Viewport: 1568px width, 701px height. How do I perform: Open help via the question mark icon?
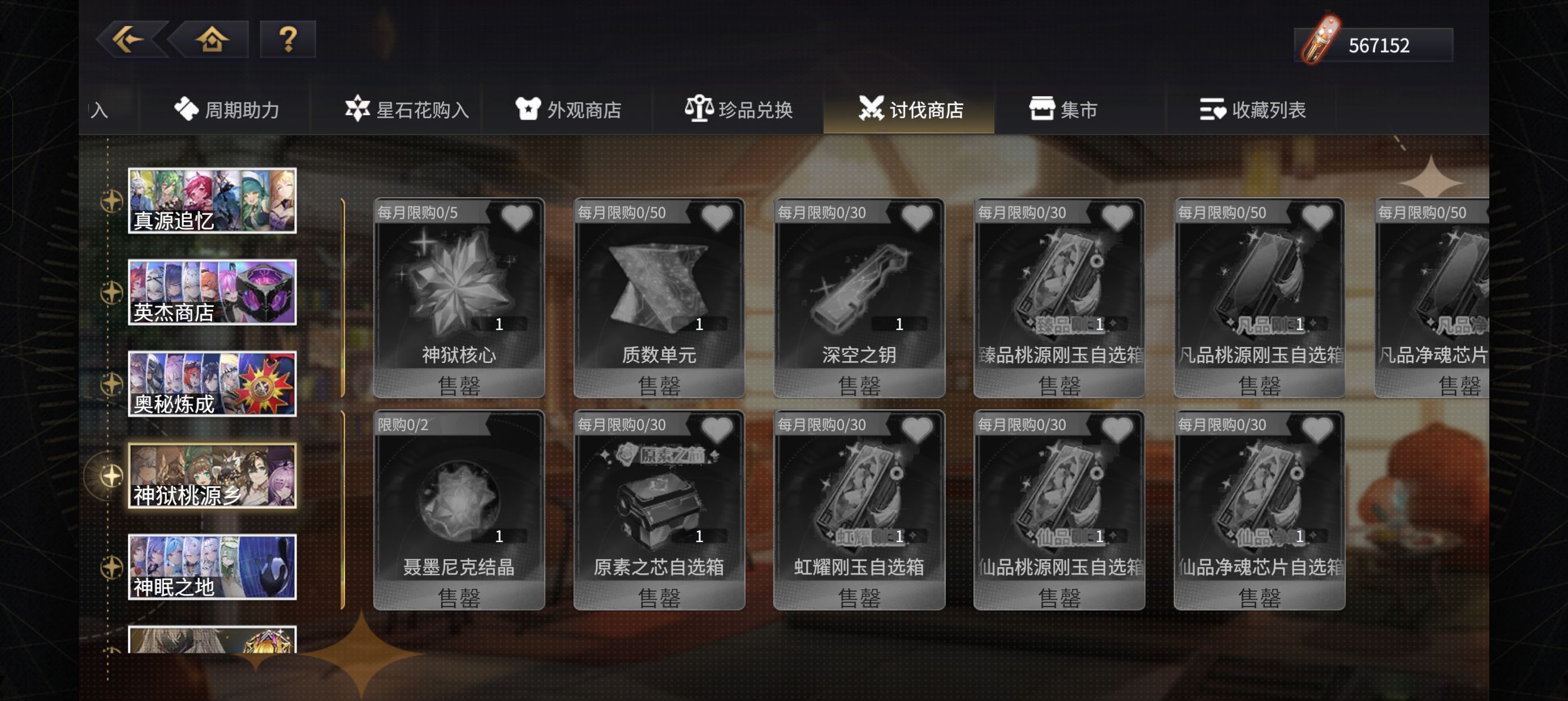(287, 40)
